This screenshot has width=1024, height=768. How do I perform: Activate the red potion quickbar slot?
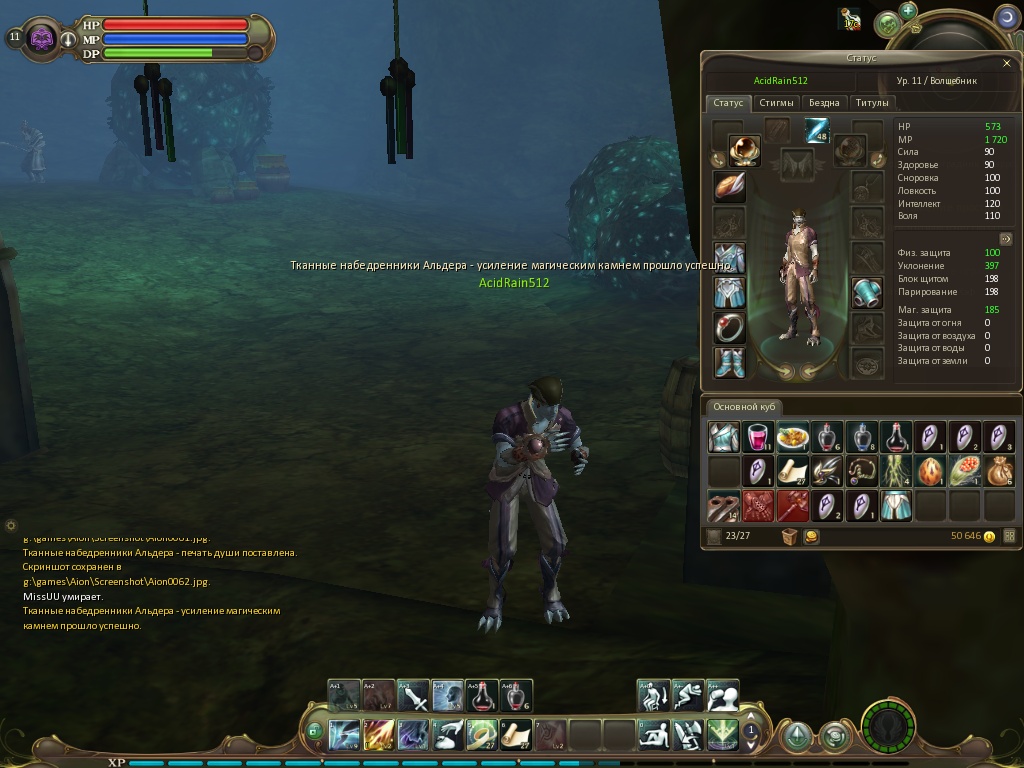(482, 696)
